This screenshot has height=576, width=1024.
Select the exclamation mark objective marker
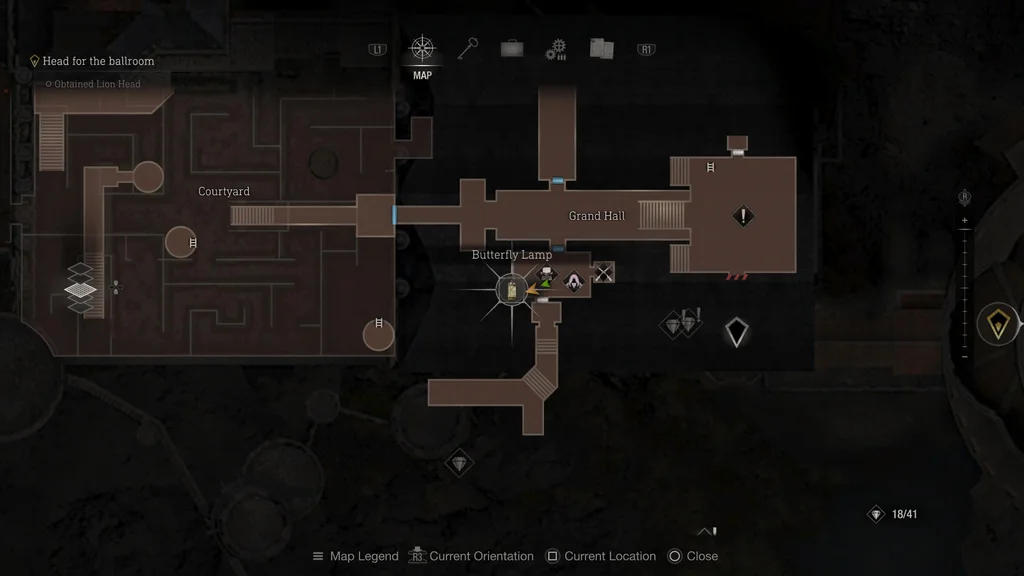pyautogui.click(x=743, y=215)
